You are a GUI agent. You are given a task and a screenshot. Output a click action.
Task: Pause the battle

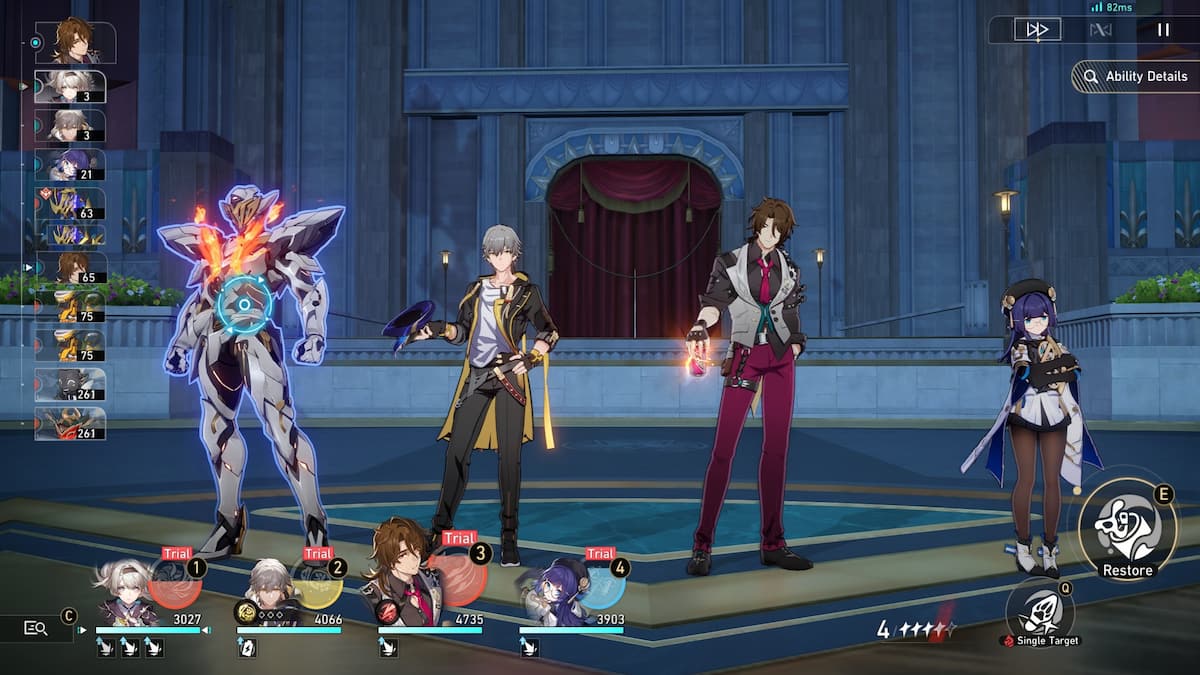(1163, 30)
